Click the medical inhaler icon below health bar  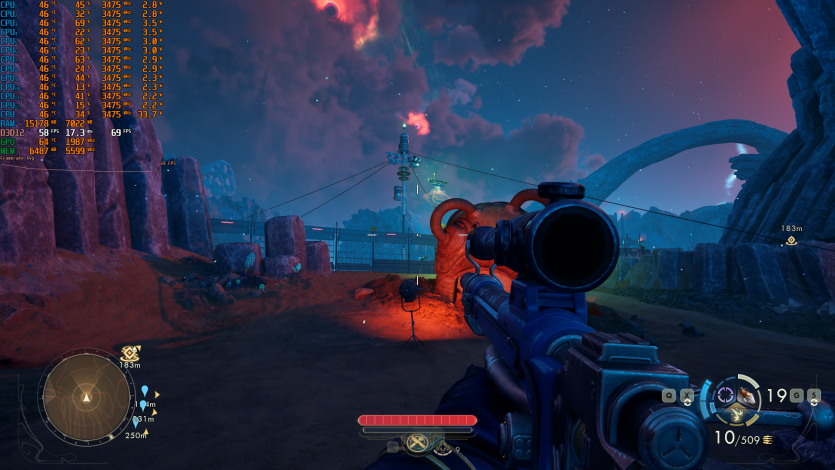(443, 449)
